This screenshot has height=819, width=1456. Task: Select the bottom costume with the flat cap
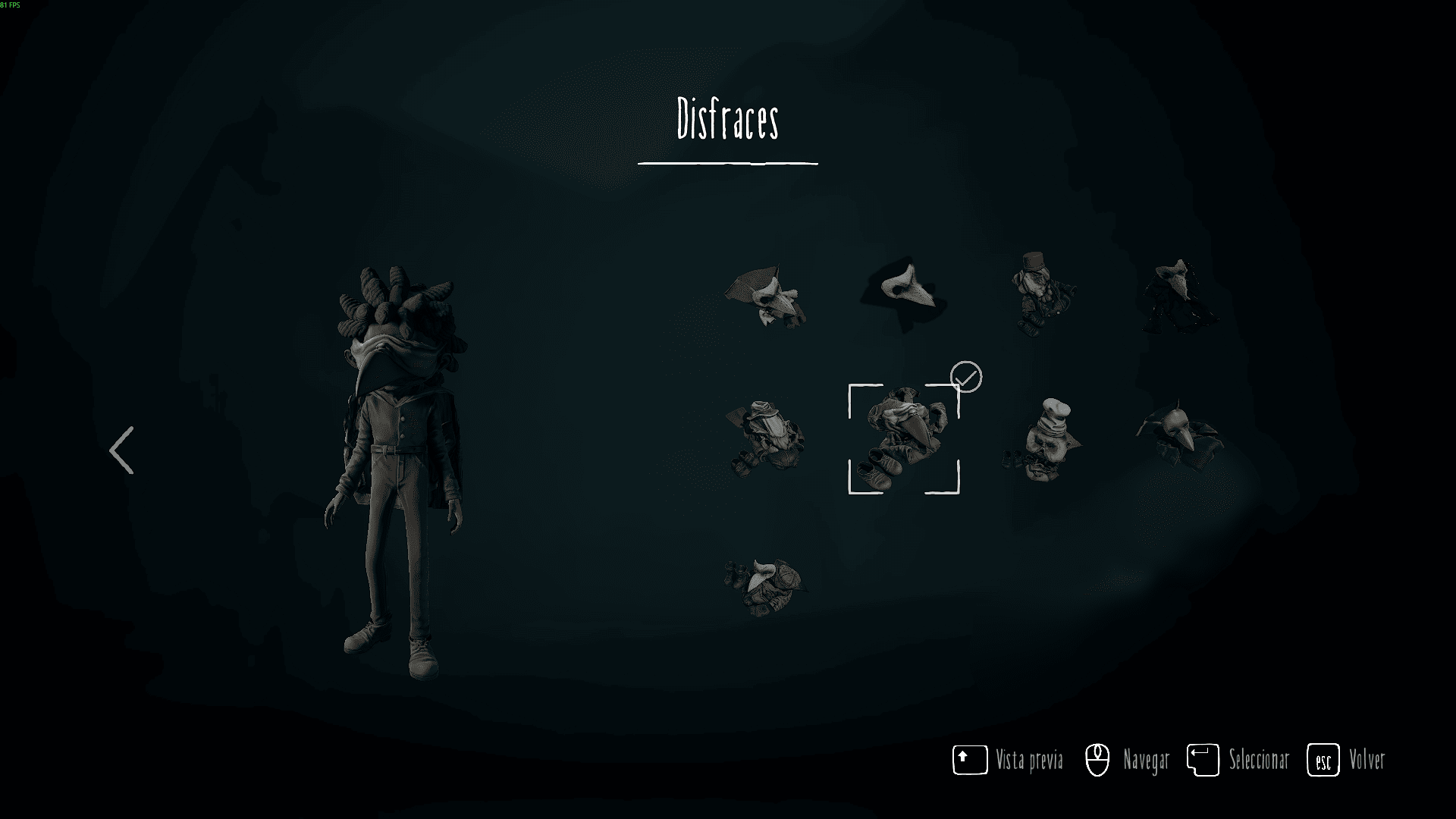pyautogui.click(x=764, y=586)
